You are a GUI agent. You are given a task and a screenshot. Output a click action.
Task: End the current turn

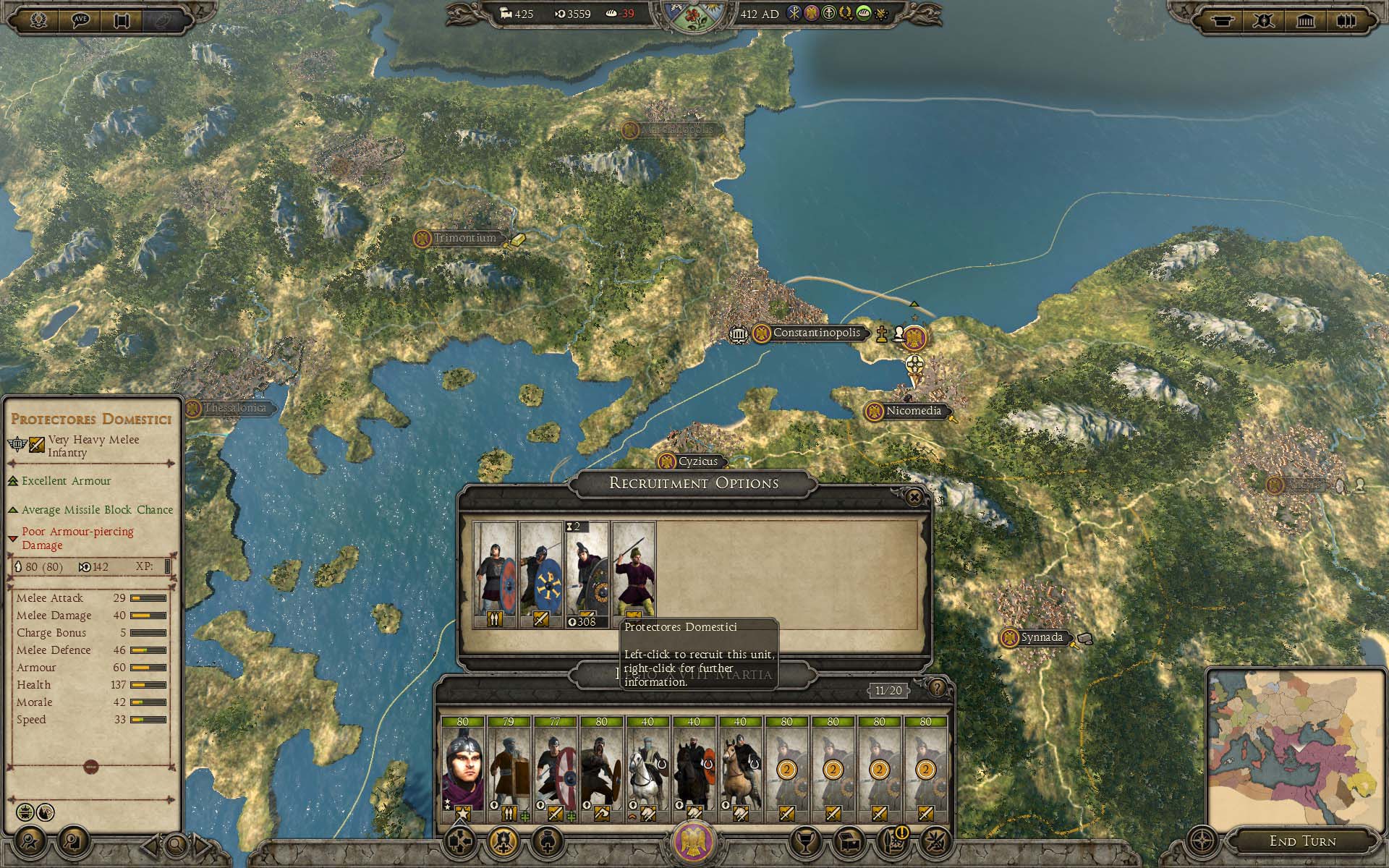click(x=1302, y=841)
